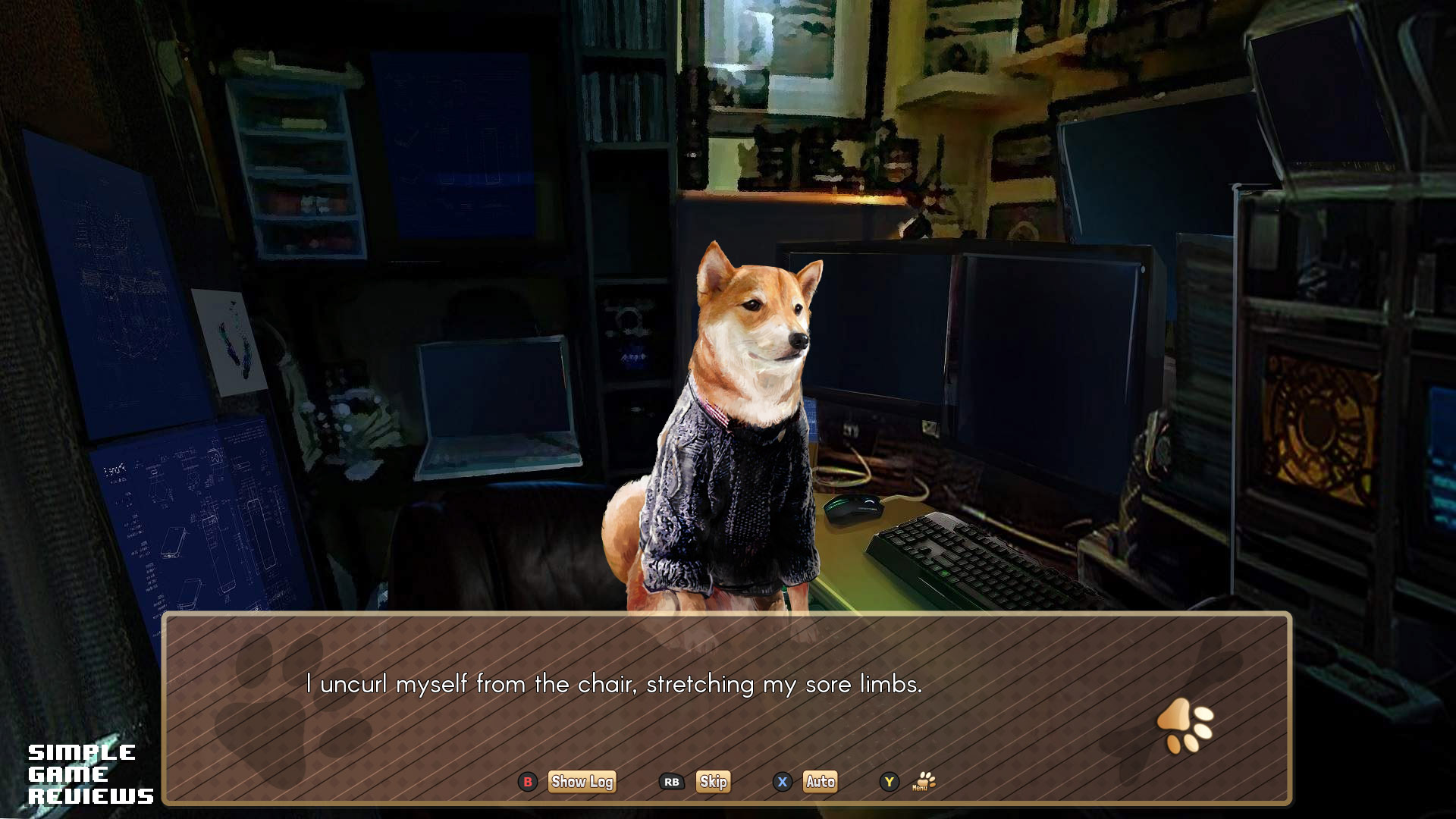Click the blue X button prompt icon
The height and width of the screenshot is (819, 1456).
781,783
